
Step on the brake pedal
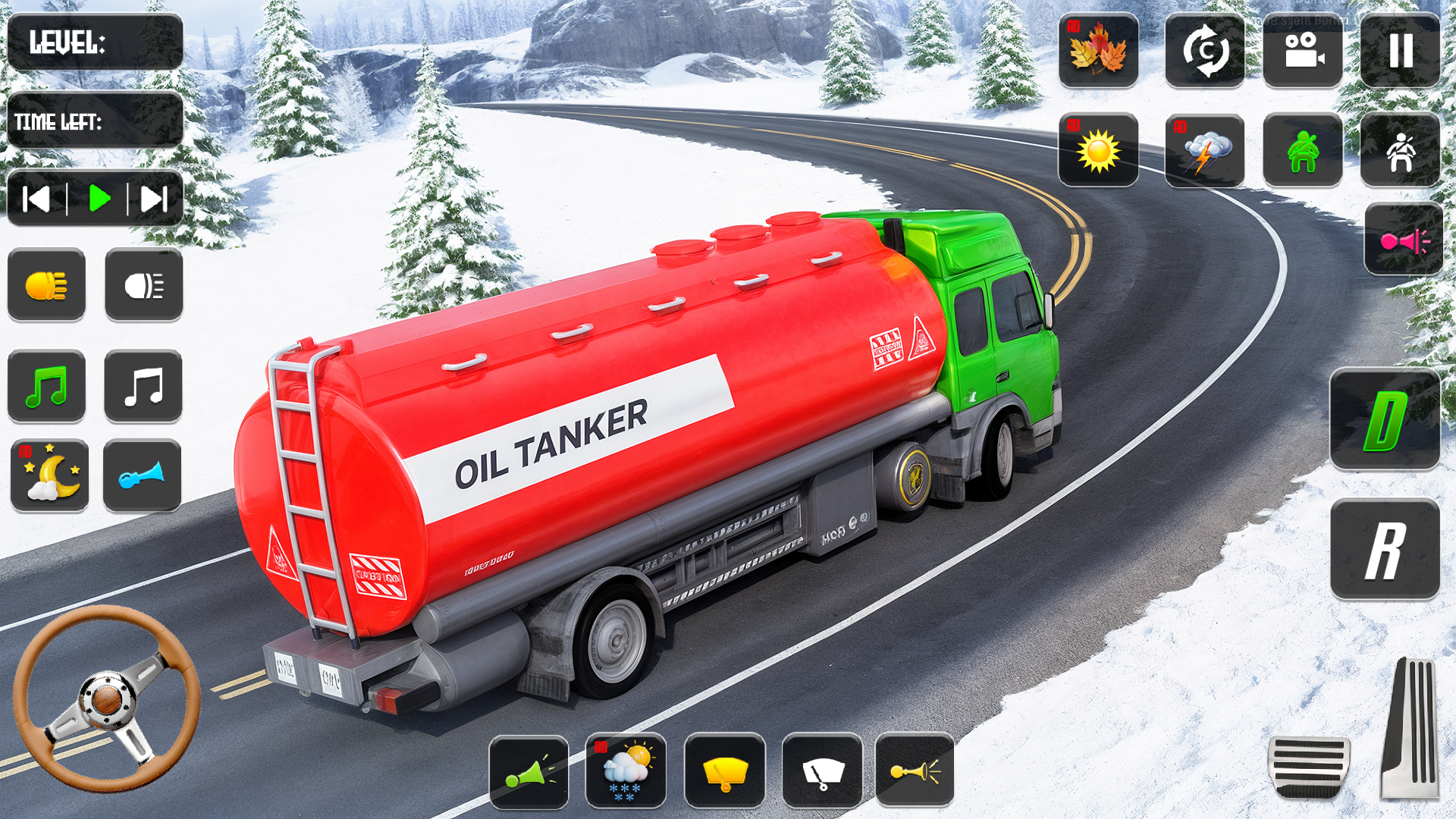point(1309,766)
